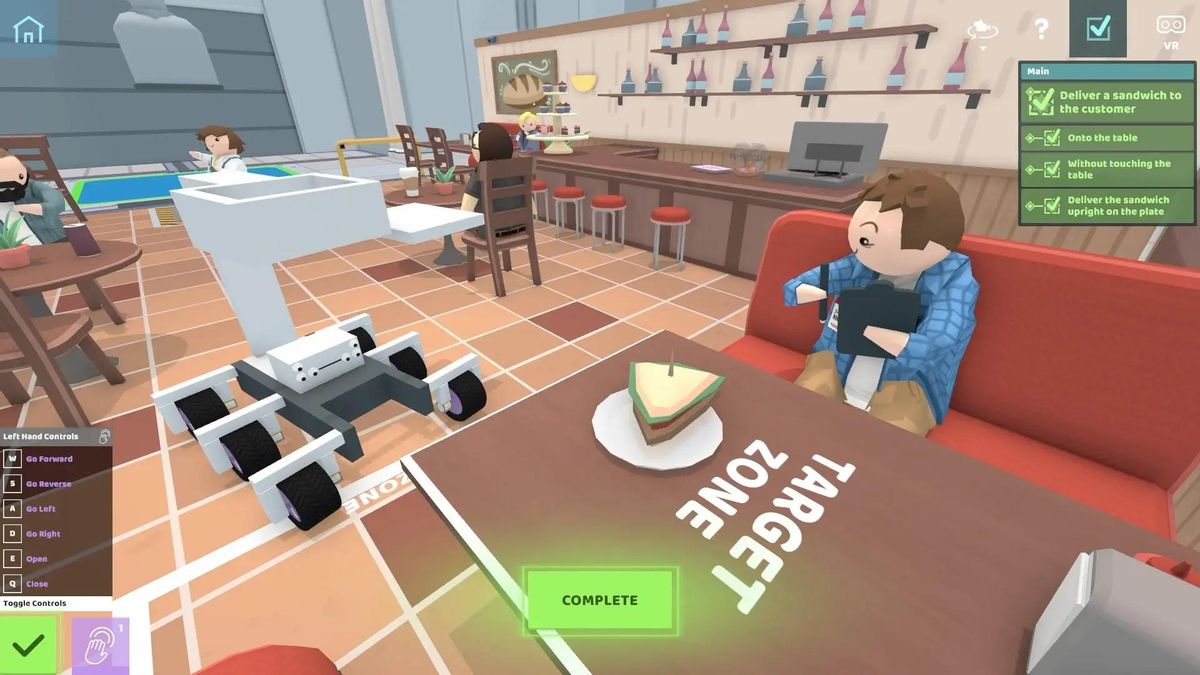1200x675 pixels.
Task: Click the Go Reverse control
Action: click(x=50, y=484)
